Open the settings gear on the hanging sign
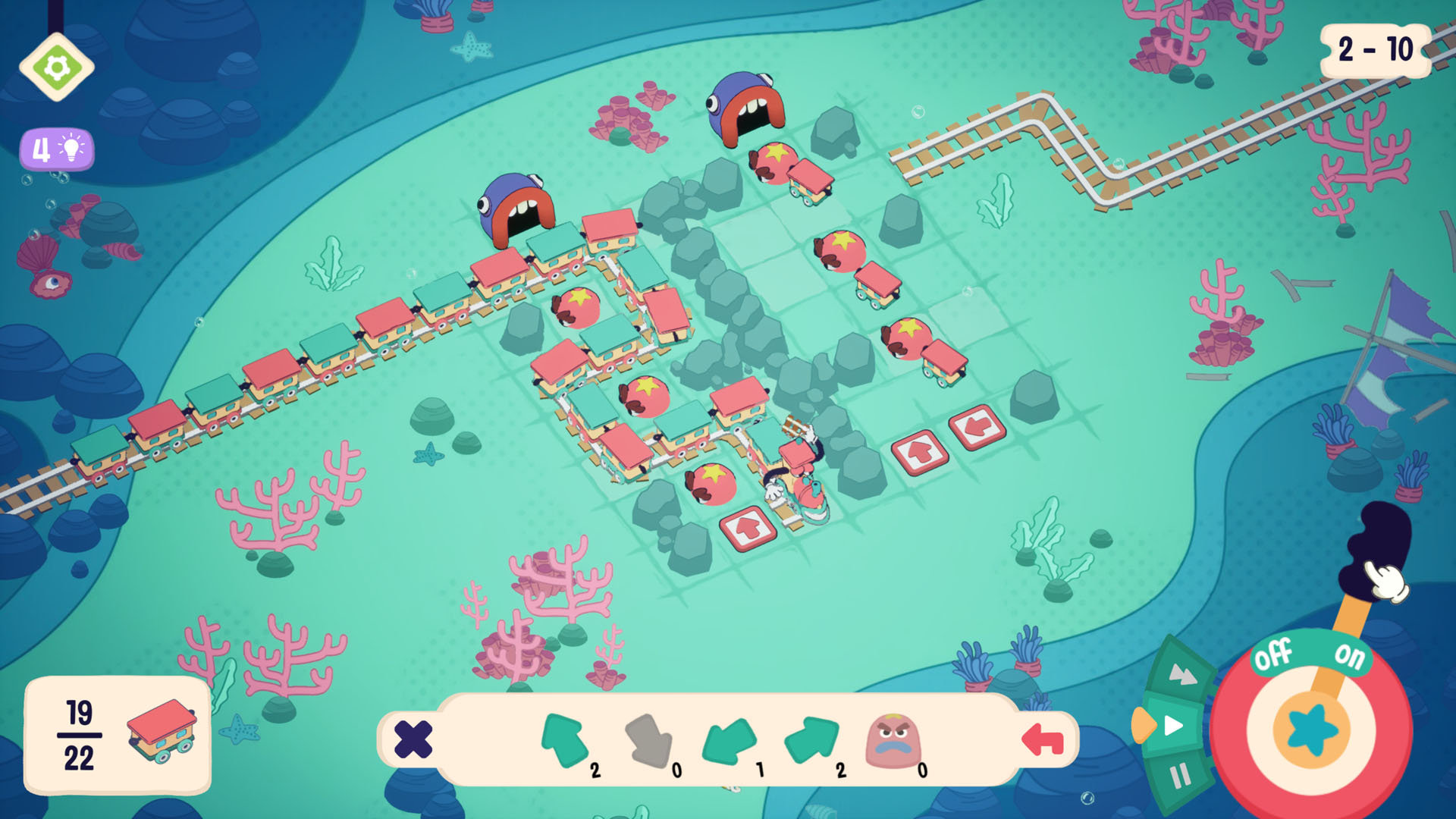1456x819 pixels. point(58,65)
